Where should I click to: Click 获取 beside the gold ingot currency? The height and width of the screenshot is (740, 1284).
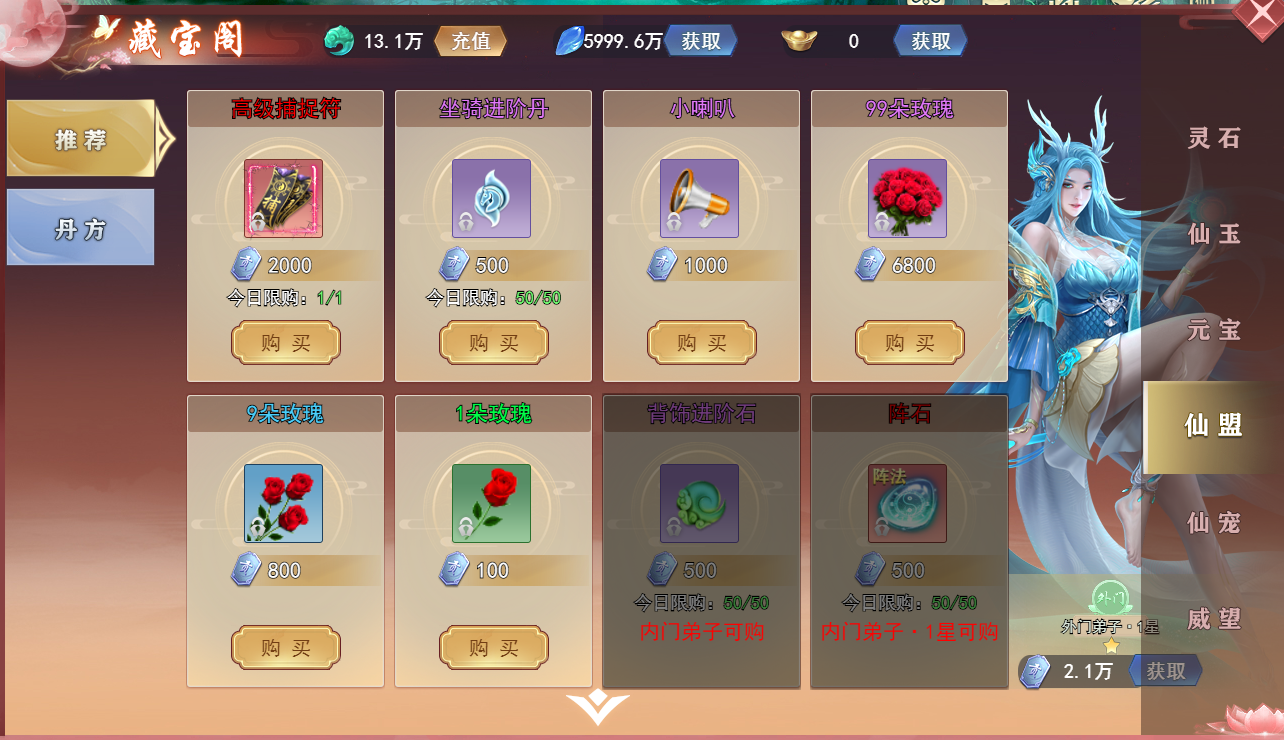coord(930,41)
